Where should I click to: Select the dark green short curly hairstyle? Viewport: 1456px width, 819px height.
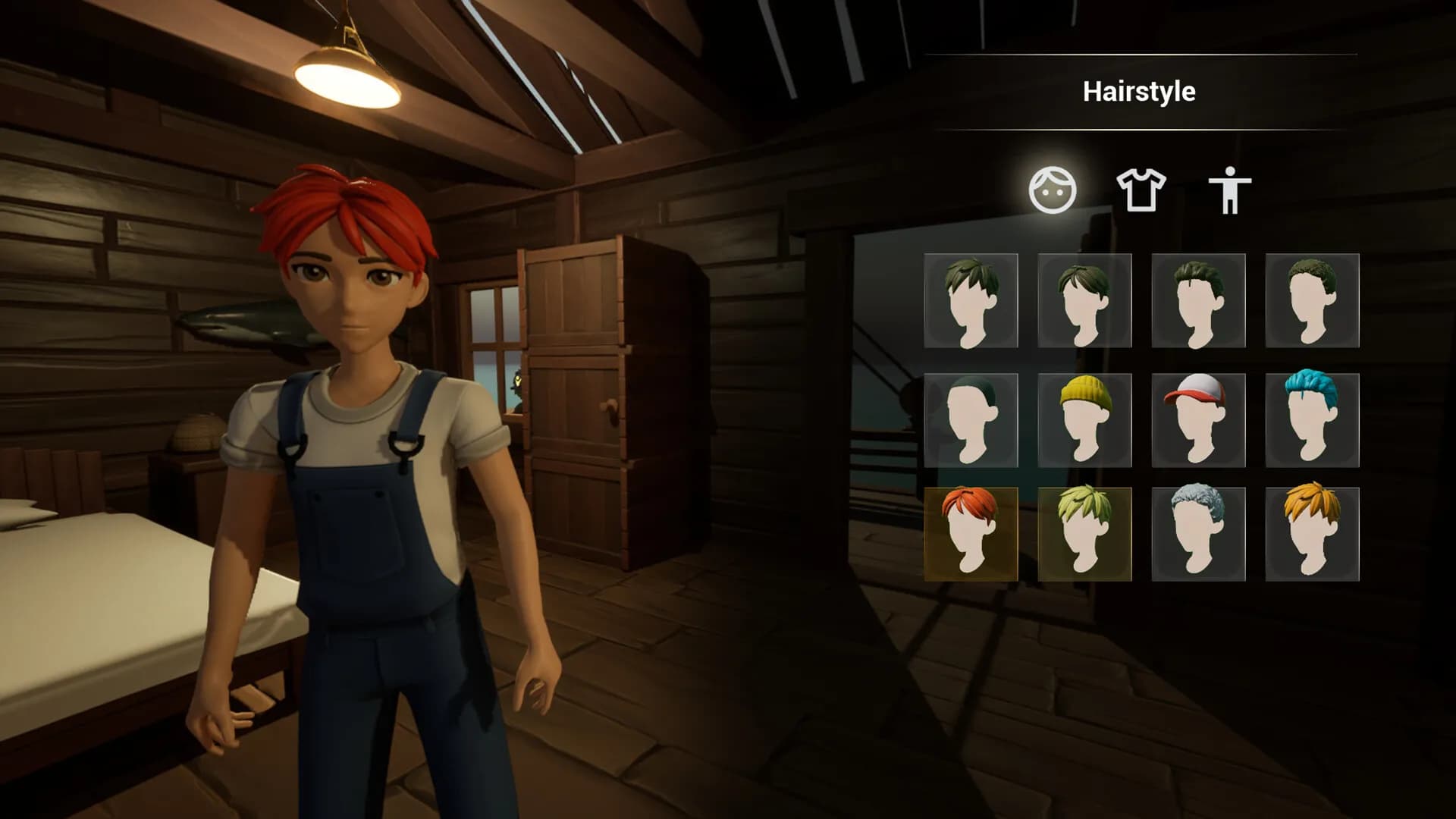(x=1312, y=301)
